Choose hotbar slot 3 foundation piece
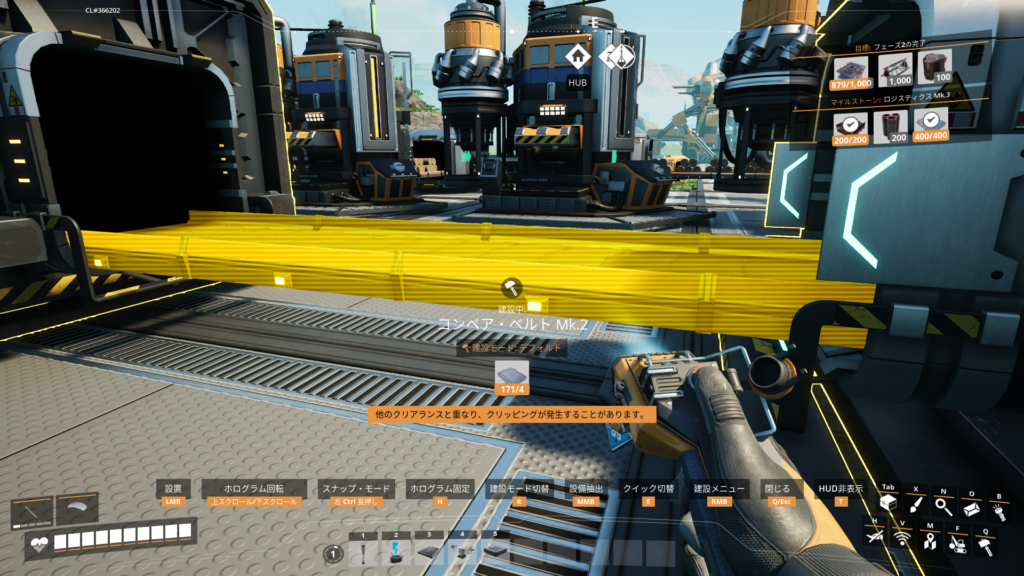This screenshot has width=1024, height=576. [428, 551]
